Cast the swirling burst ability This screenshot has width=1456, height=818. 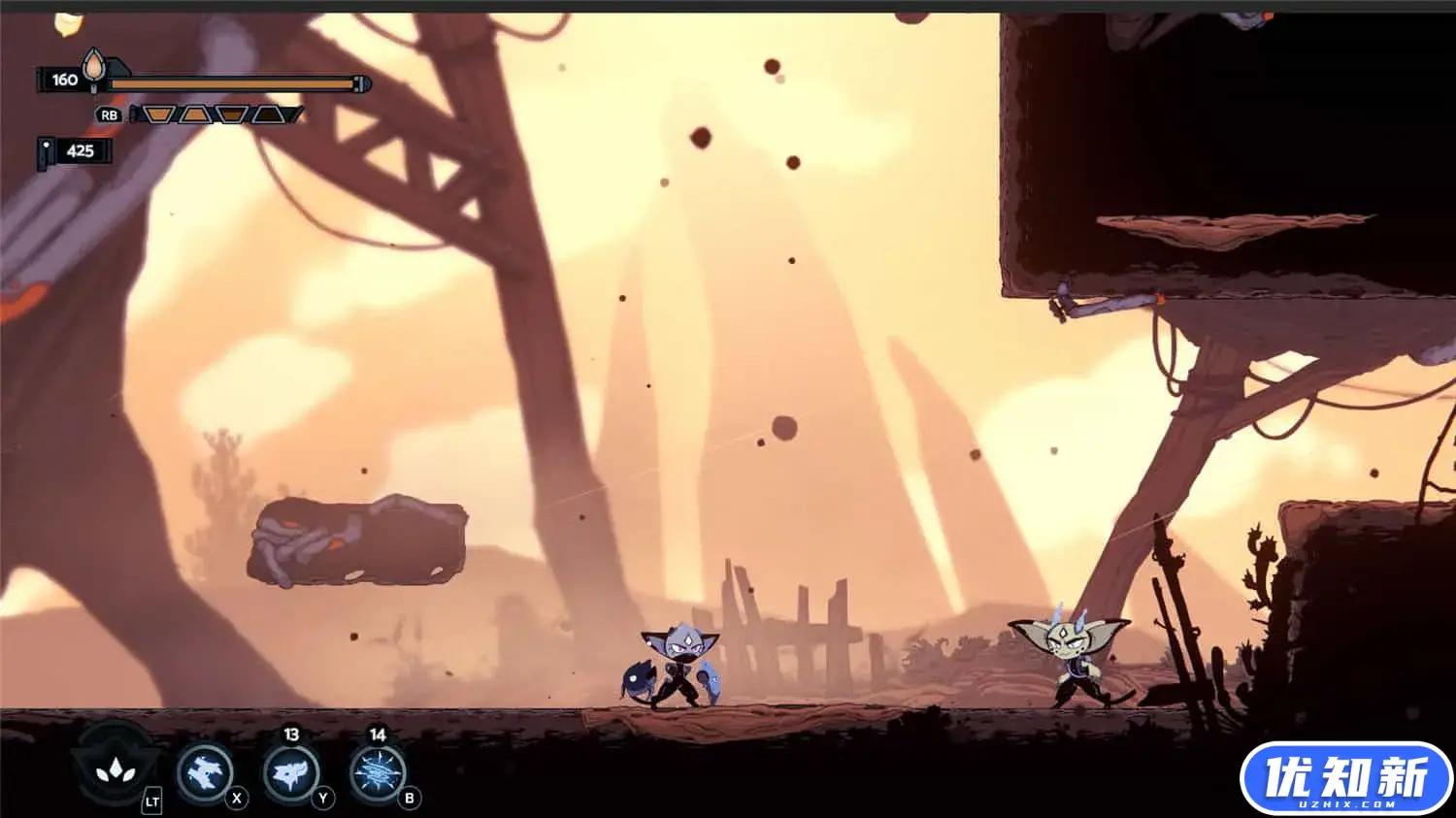pyautogui.click(x=377, y=773)
